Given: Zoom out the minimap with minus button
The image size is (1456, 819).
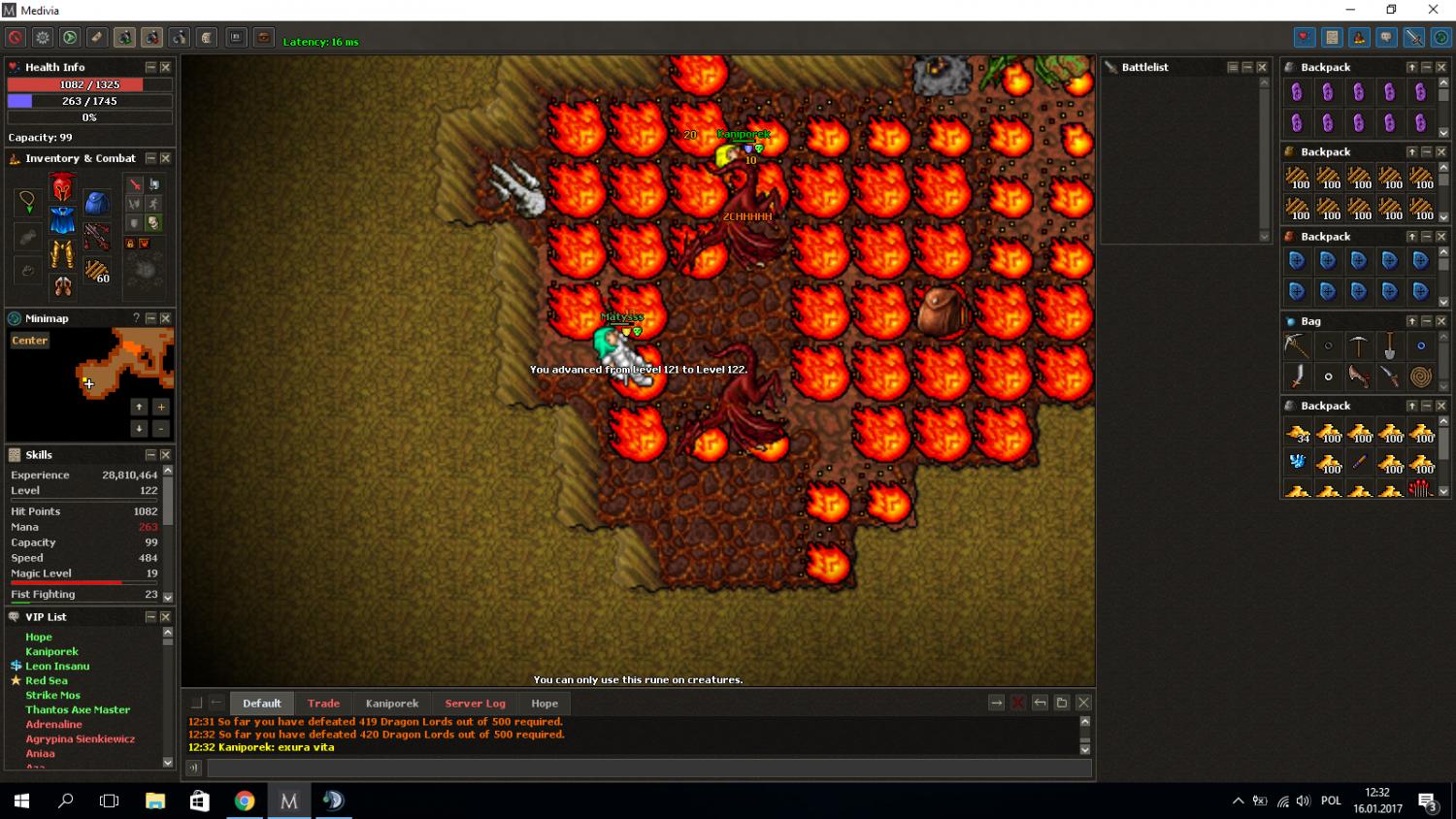Looking at the screenshot, I should point(161,428).
